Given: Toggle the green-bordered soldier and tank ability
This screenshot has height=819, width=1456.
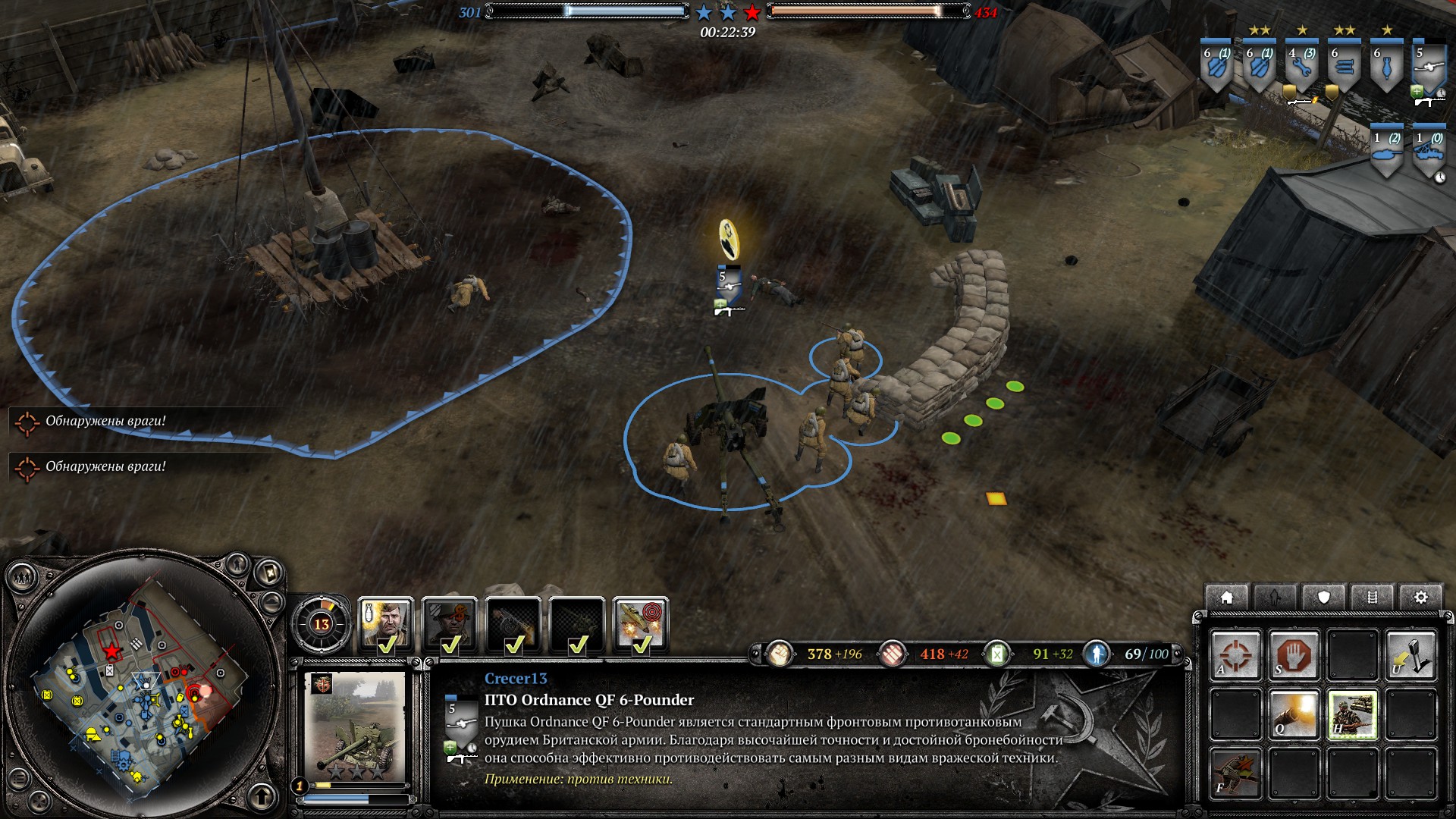Looking at the screenshot, I should click(1352, 714).
